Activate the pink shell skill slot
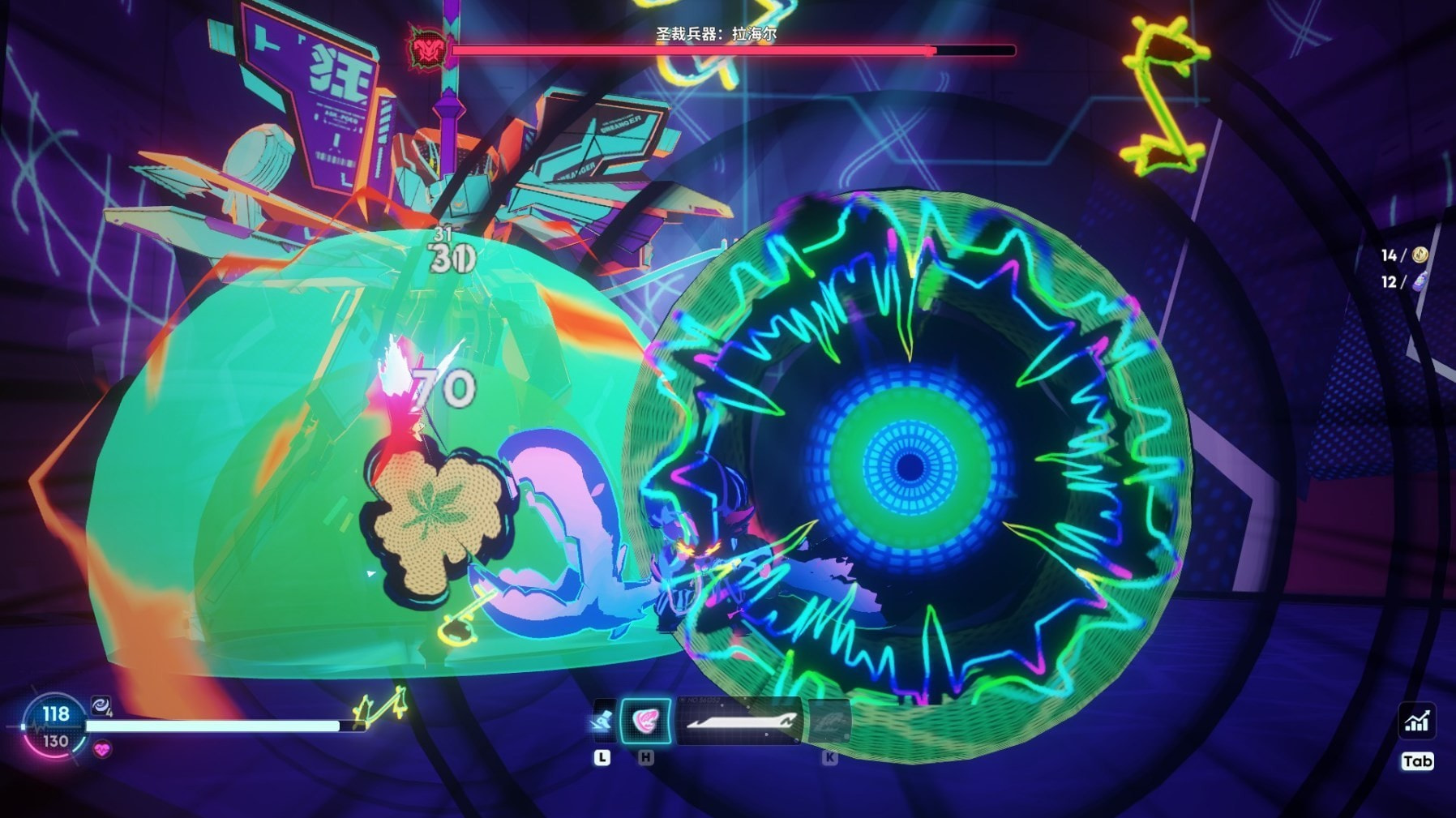Image resolution: width=1456 pixels, height=818 pixels. [x=645, y=721]
